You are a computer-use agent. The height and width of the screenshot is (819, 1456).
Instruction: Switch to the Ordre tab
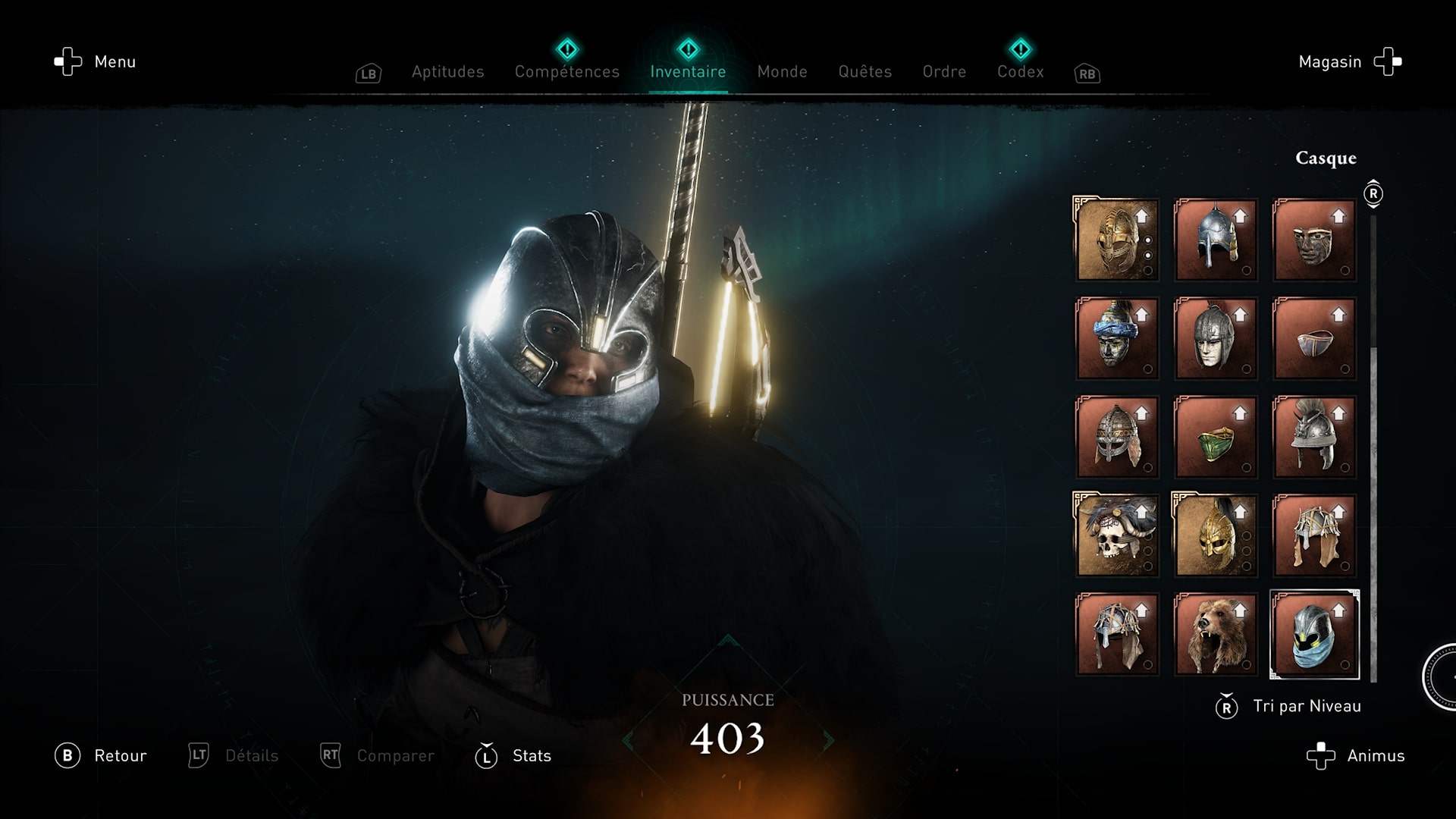click(x=944, y=72)
